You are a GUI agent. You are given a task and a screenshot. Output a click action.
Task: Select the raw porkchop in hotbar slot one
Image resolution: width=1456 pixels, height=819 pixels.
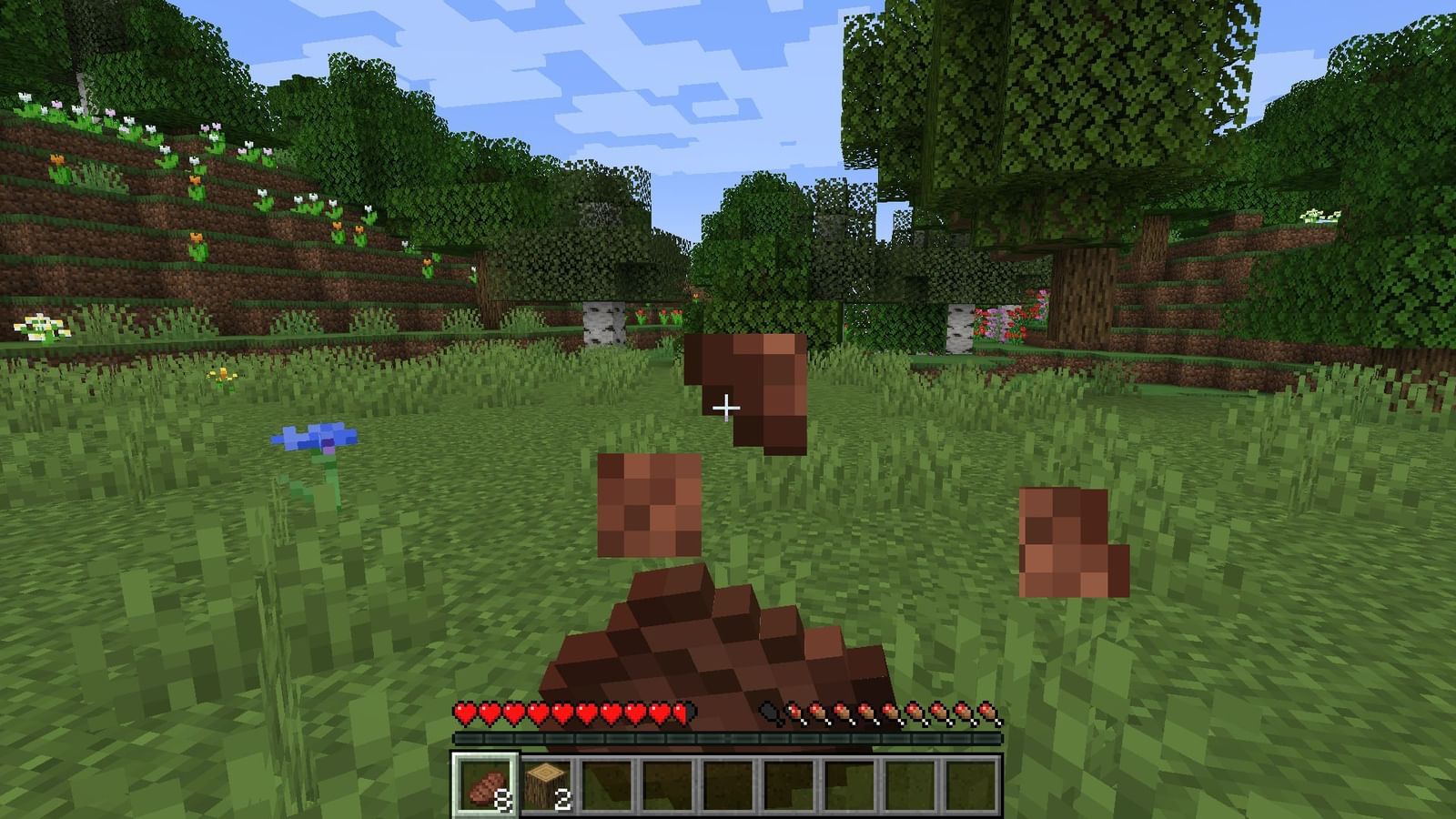488,784
